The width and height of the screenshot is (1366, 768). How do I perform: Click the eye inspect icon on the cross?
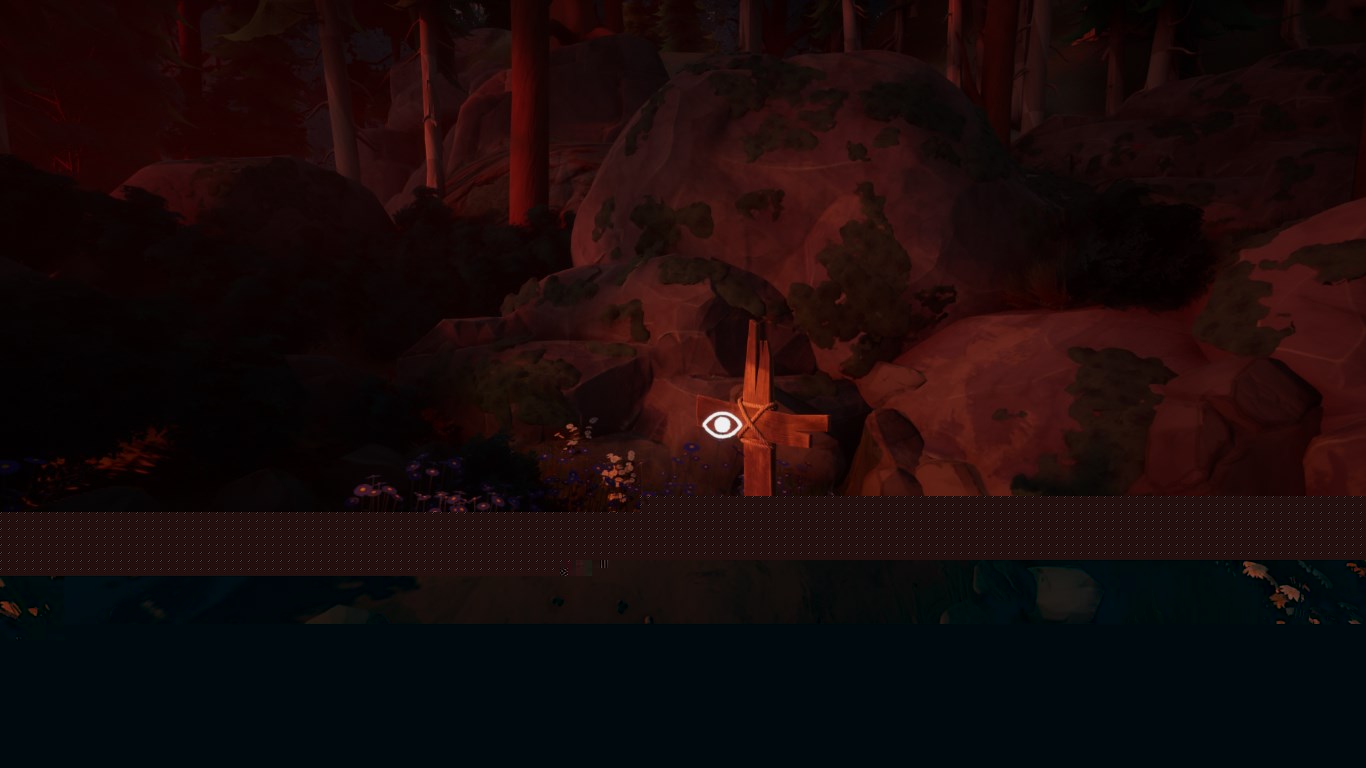pyautogui.click(x=722, y=425)
